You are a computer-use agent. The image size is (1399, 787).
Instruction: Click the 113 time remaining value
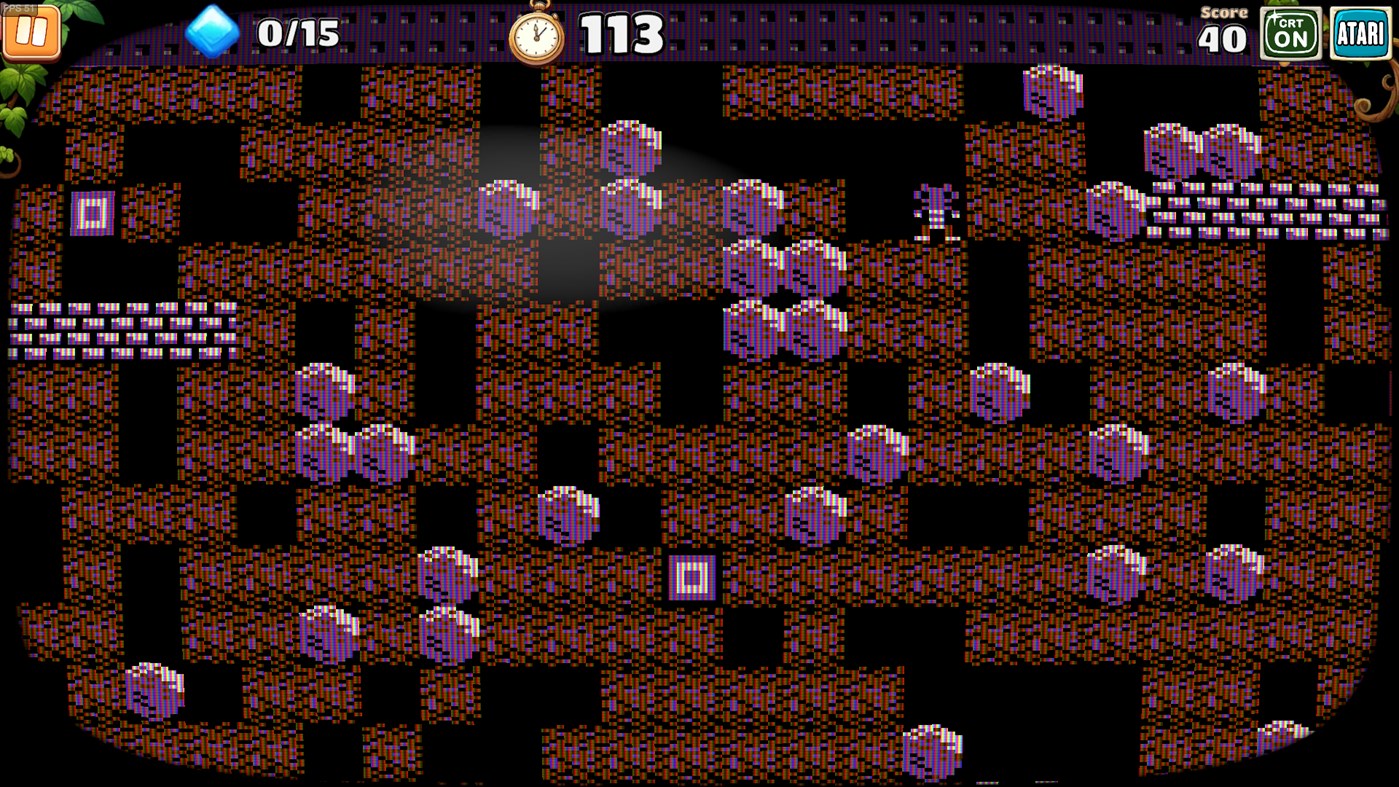coord(622,32)
